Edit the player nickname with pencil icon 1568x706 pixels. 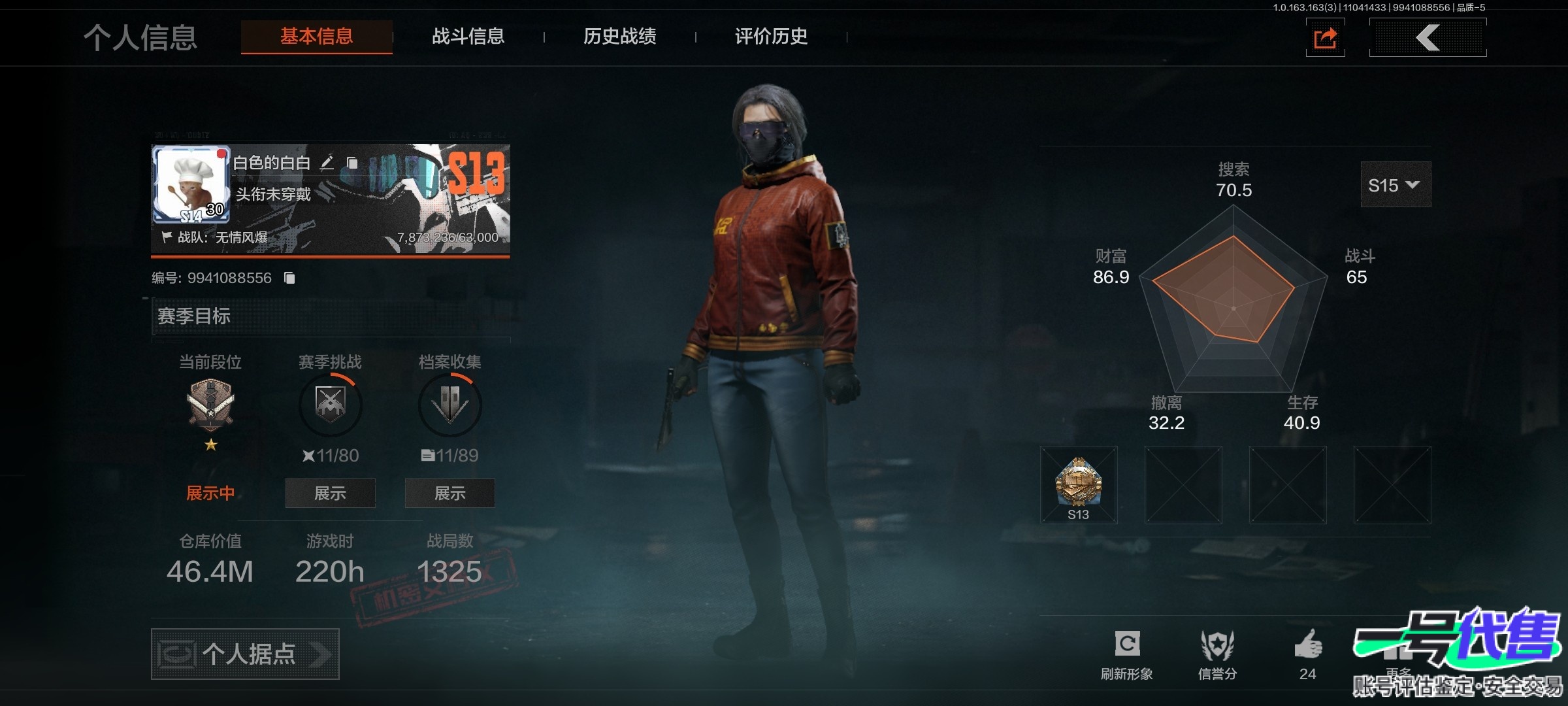[327, 163]
